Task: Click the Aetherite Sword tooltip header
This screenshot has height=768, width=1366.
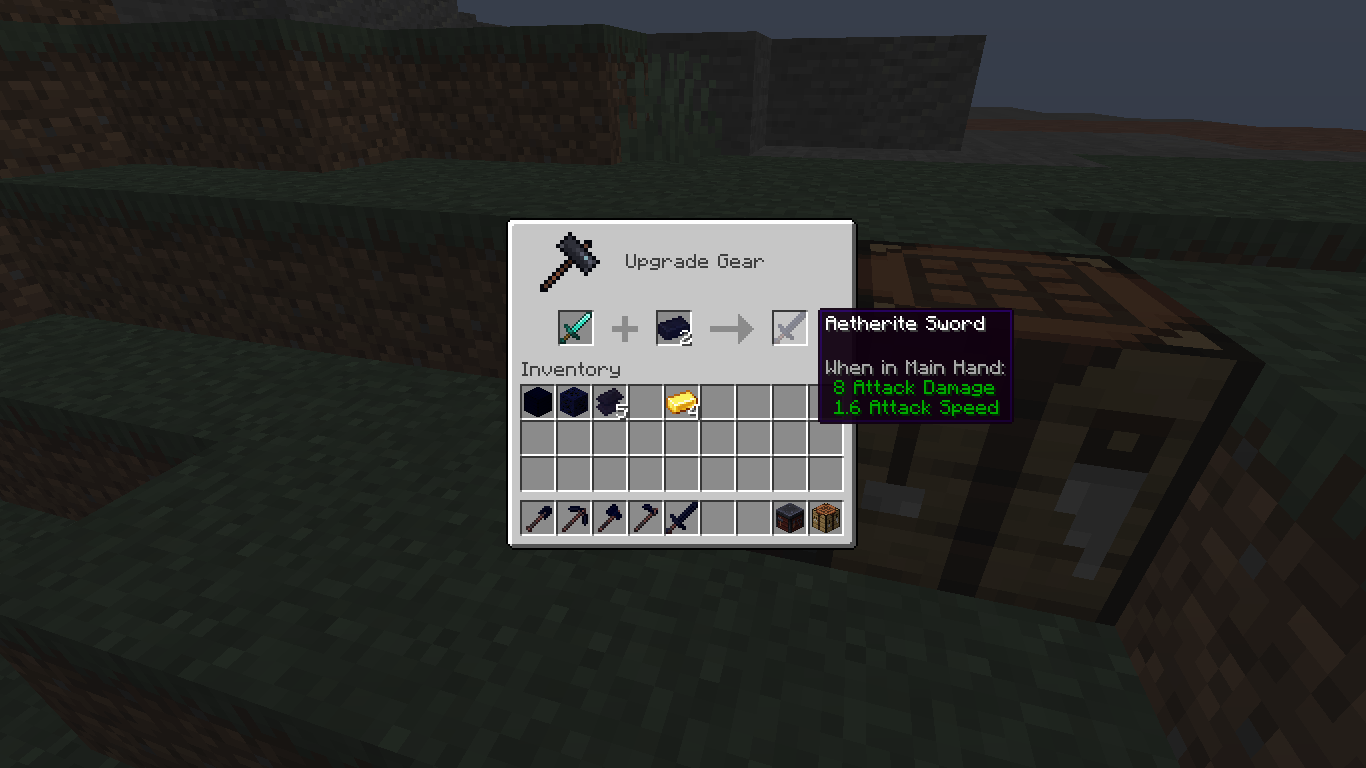Action: coord(905,323)
